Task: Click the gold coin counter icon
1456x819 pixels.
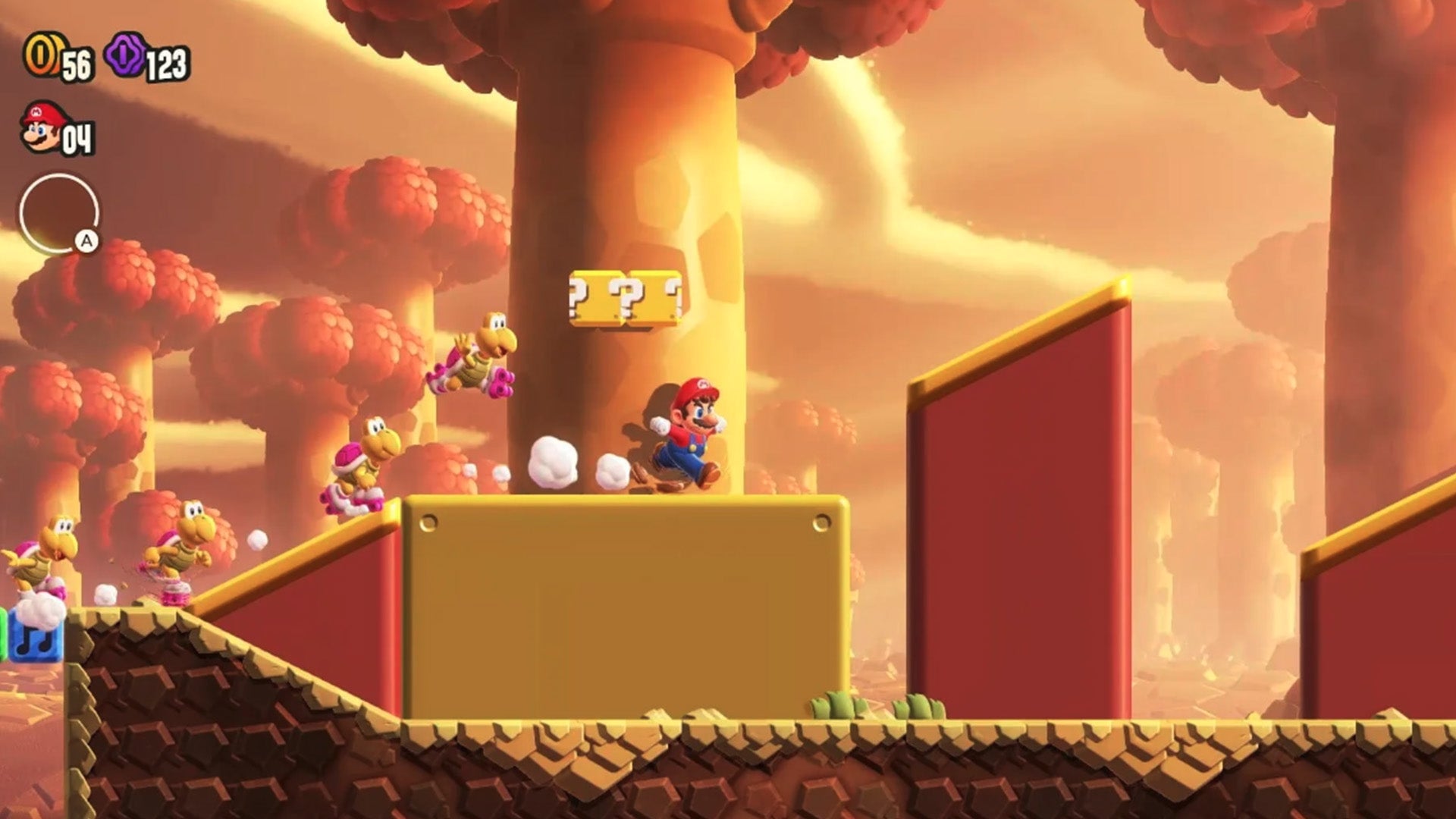Action: point(43,55)
